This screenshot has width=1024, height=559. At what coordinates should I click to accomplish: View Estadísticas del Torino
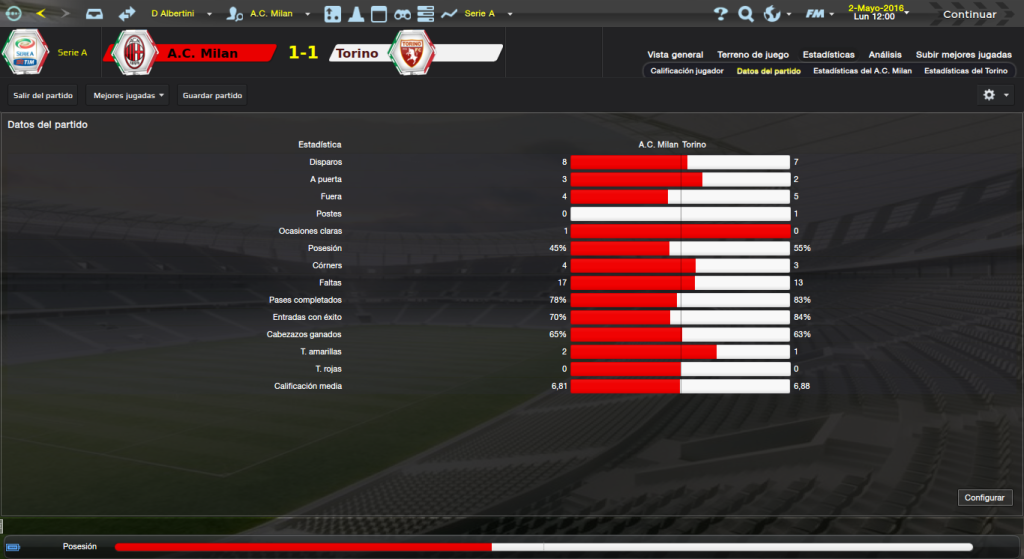(x=966, y=72)
